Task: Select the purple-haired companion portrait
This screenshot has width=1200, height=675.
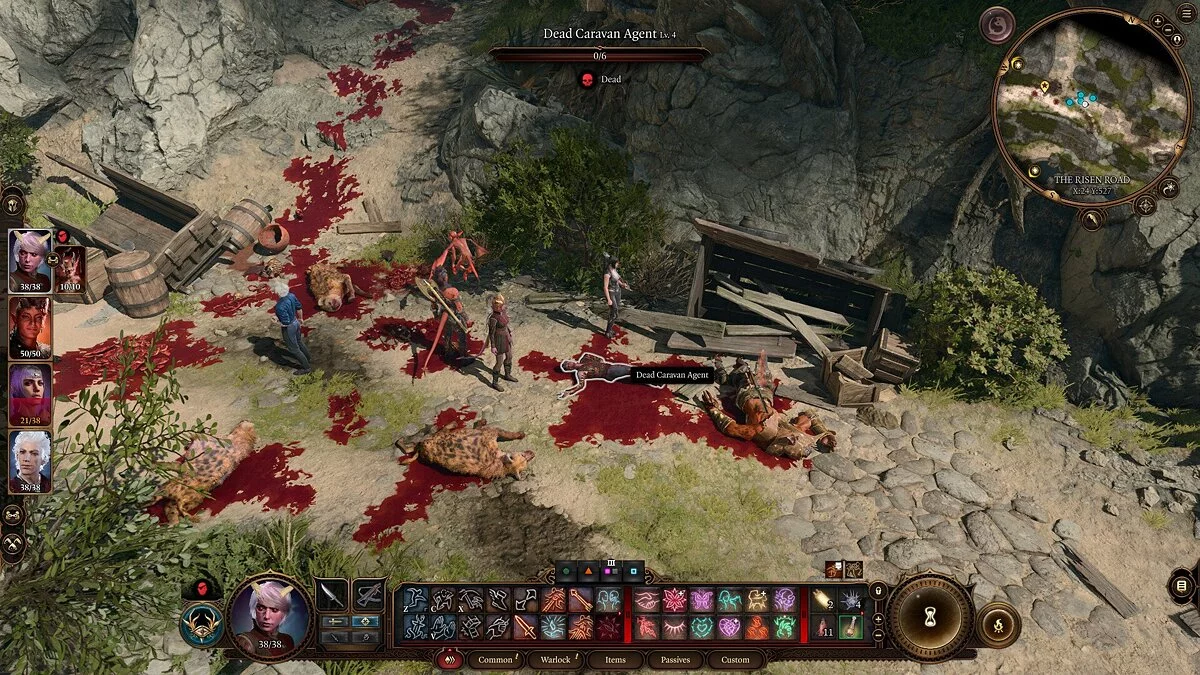Action: (x=30, y=393)
